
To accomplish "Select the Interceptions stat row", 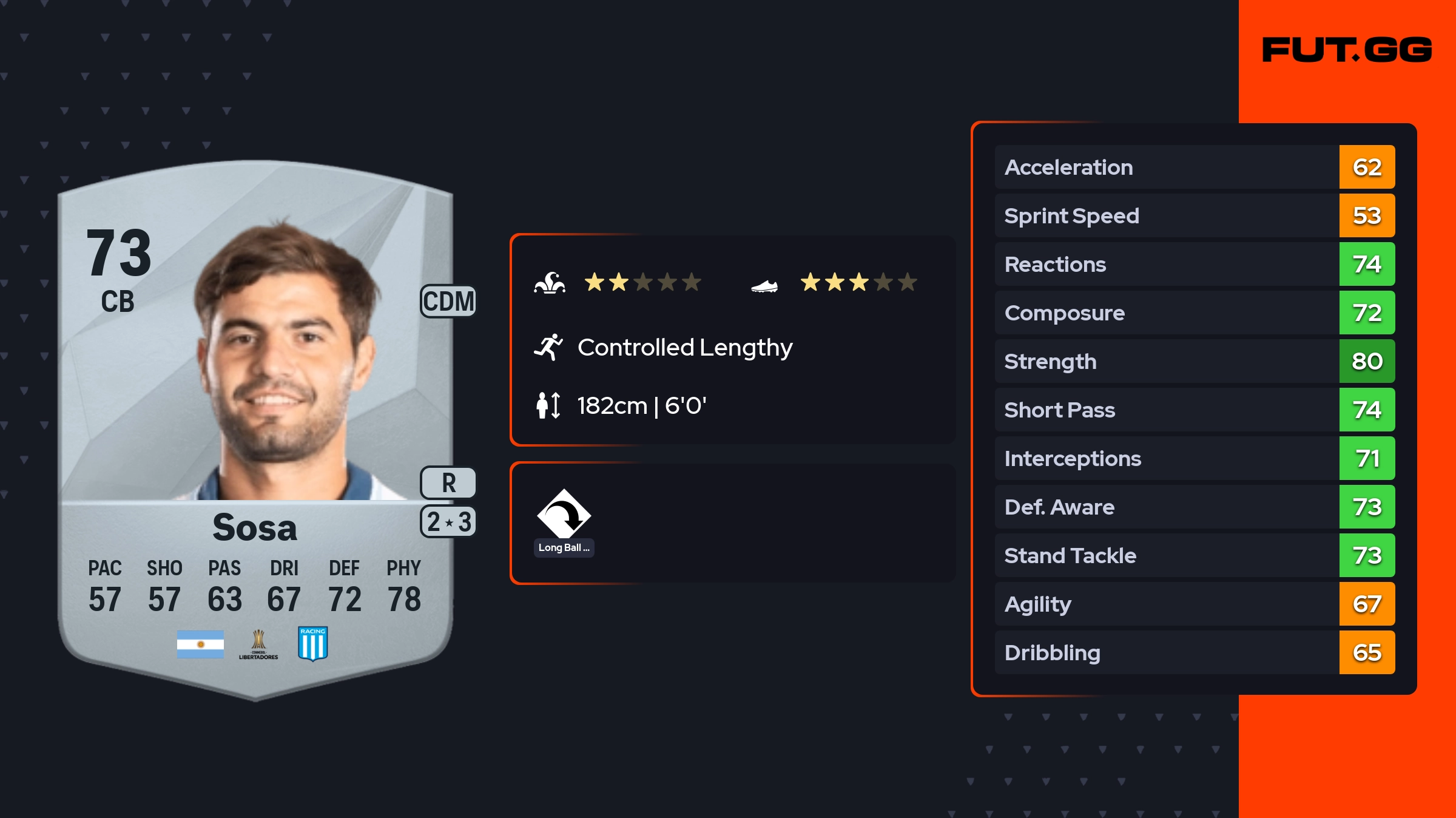I will (1194, 458).
